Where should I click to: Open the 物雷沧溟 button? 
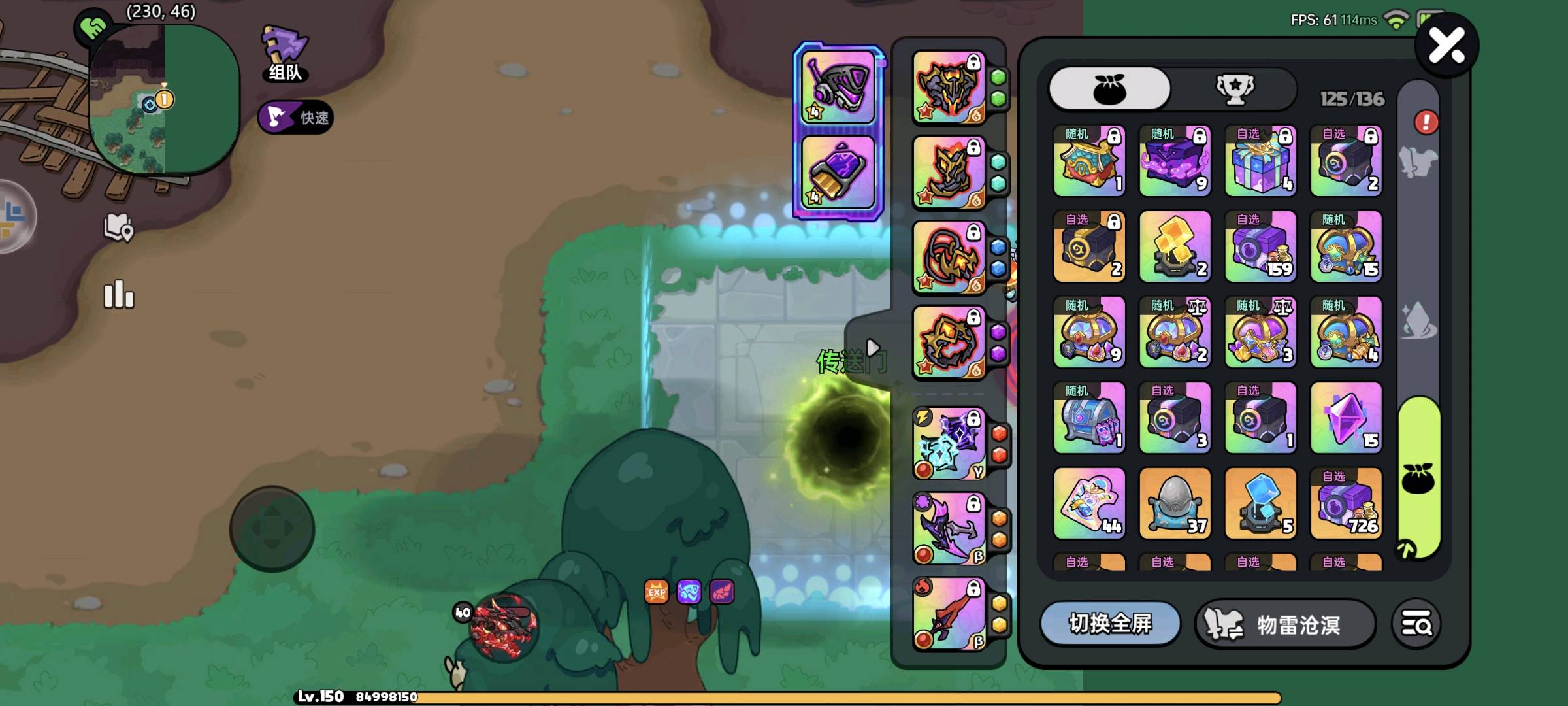point(1285,625)
